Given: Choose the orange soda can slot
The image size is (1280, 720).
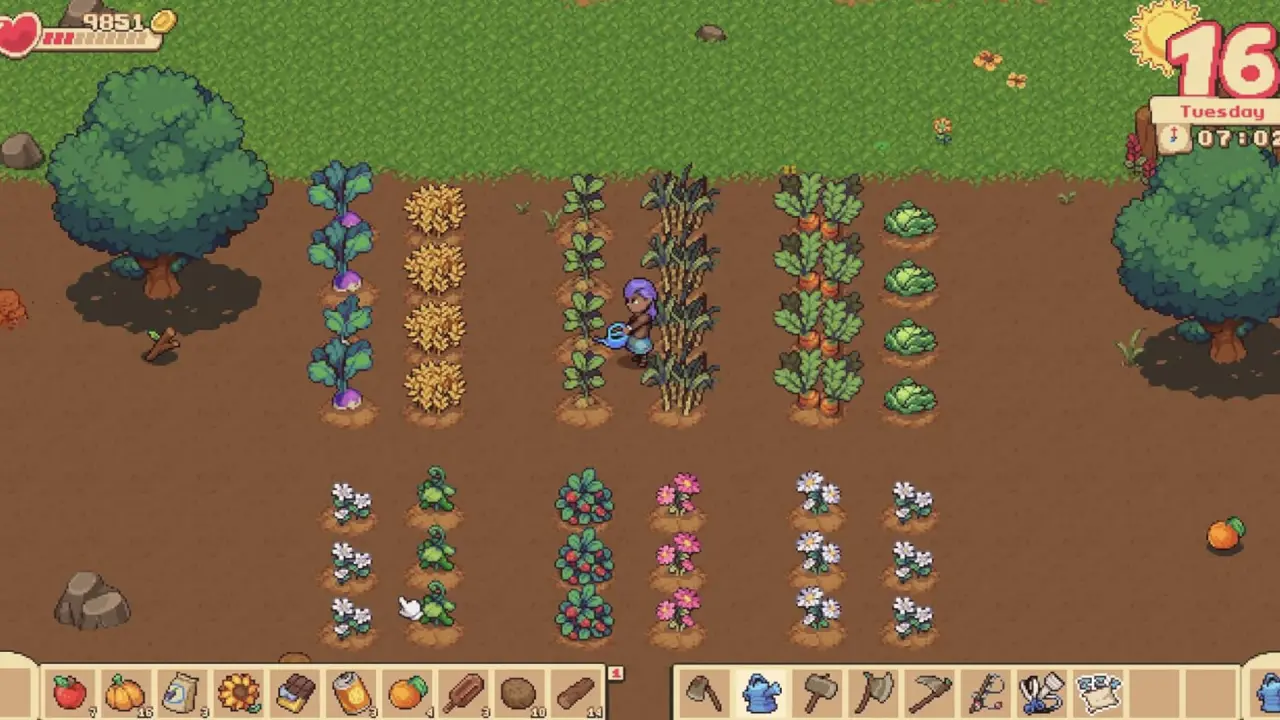Looking at the screenshot, I should [351, 692].
